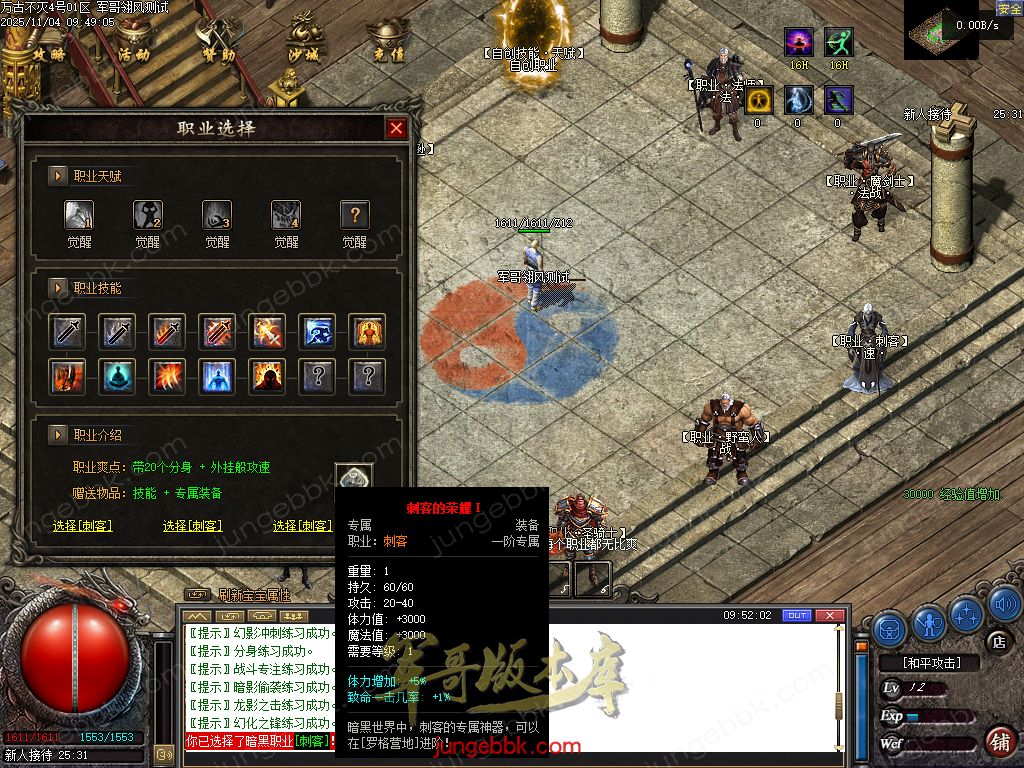Open the 店 shop button
The image size is (1024, 768).
click(x=996, y=640)
